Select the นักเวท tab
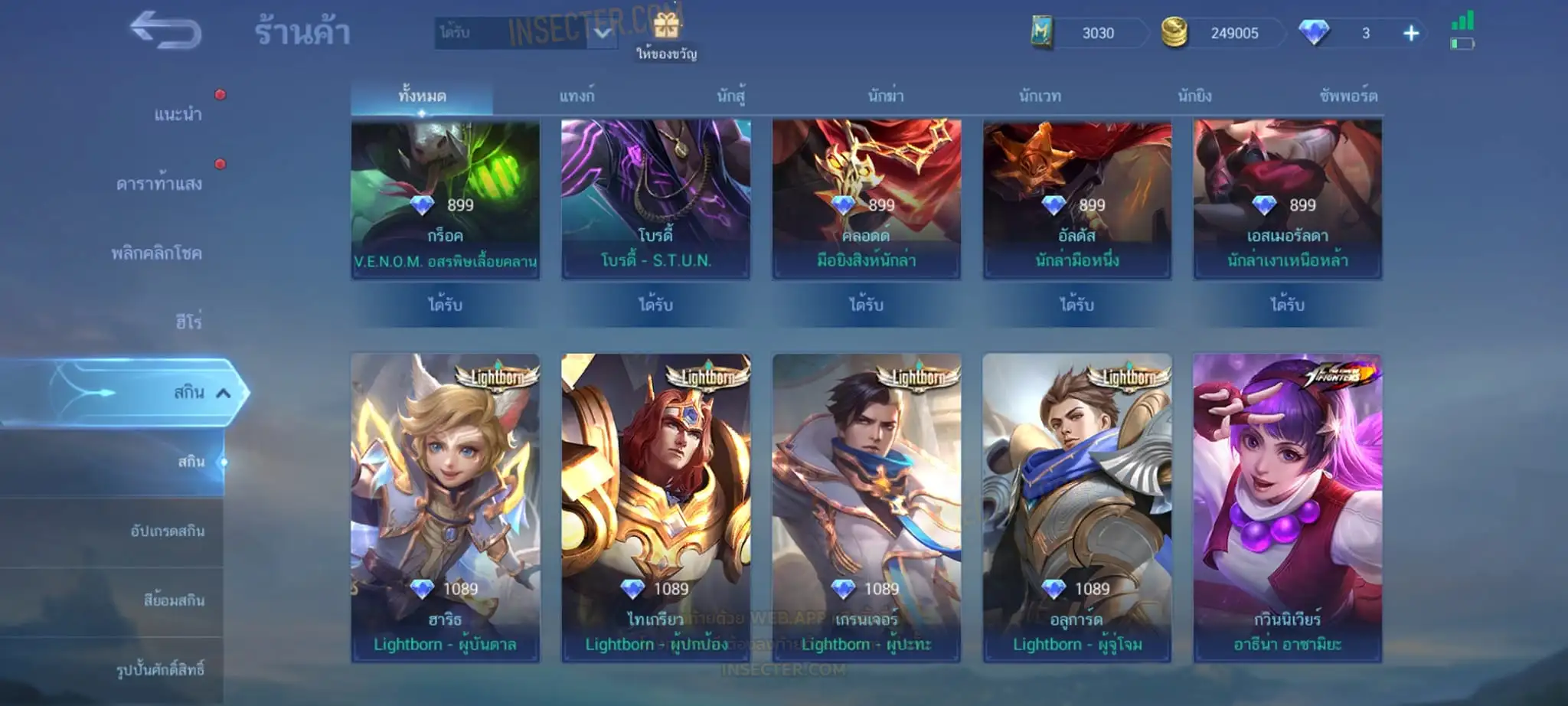This screenshot has width=1568, height=706. [1040, 96]
